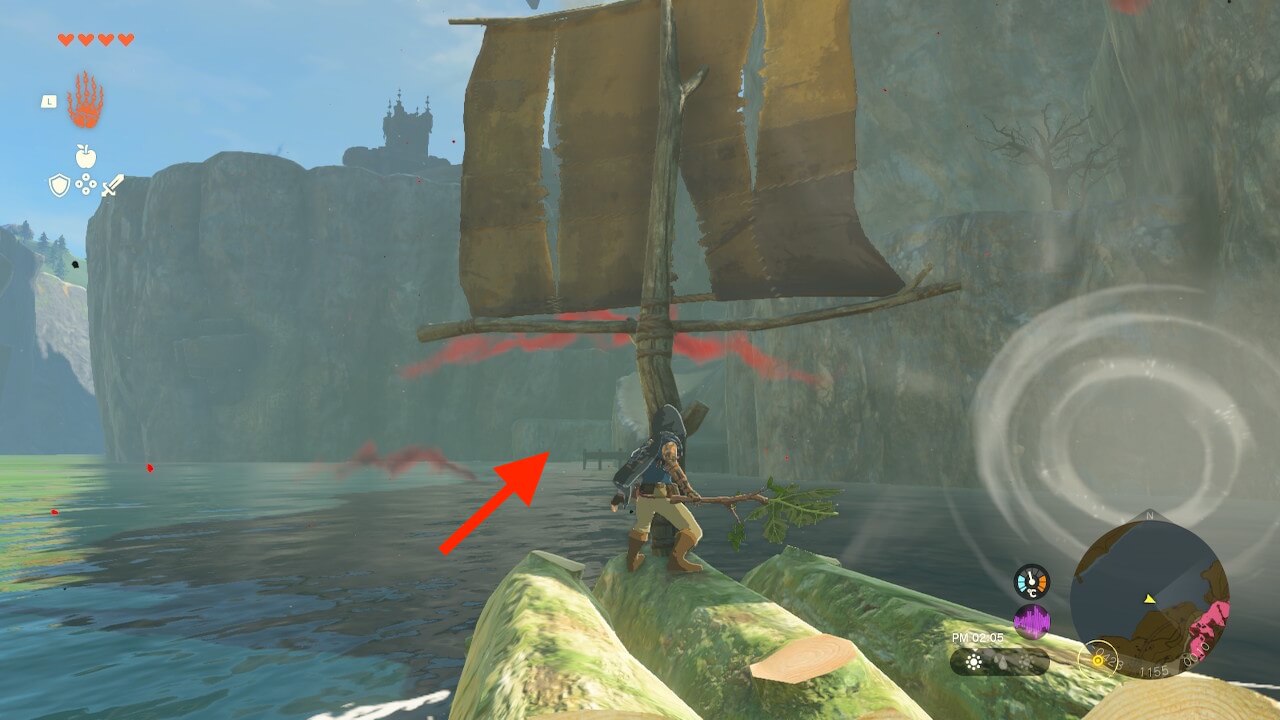Select the apple quick-menu icon

pyautogui.click(x=85, y=156)
